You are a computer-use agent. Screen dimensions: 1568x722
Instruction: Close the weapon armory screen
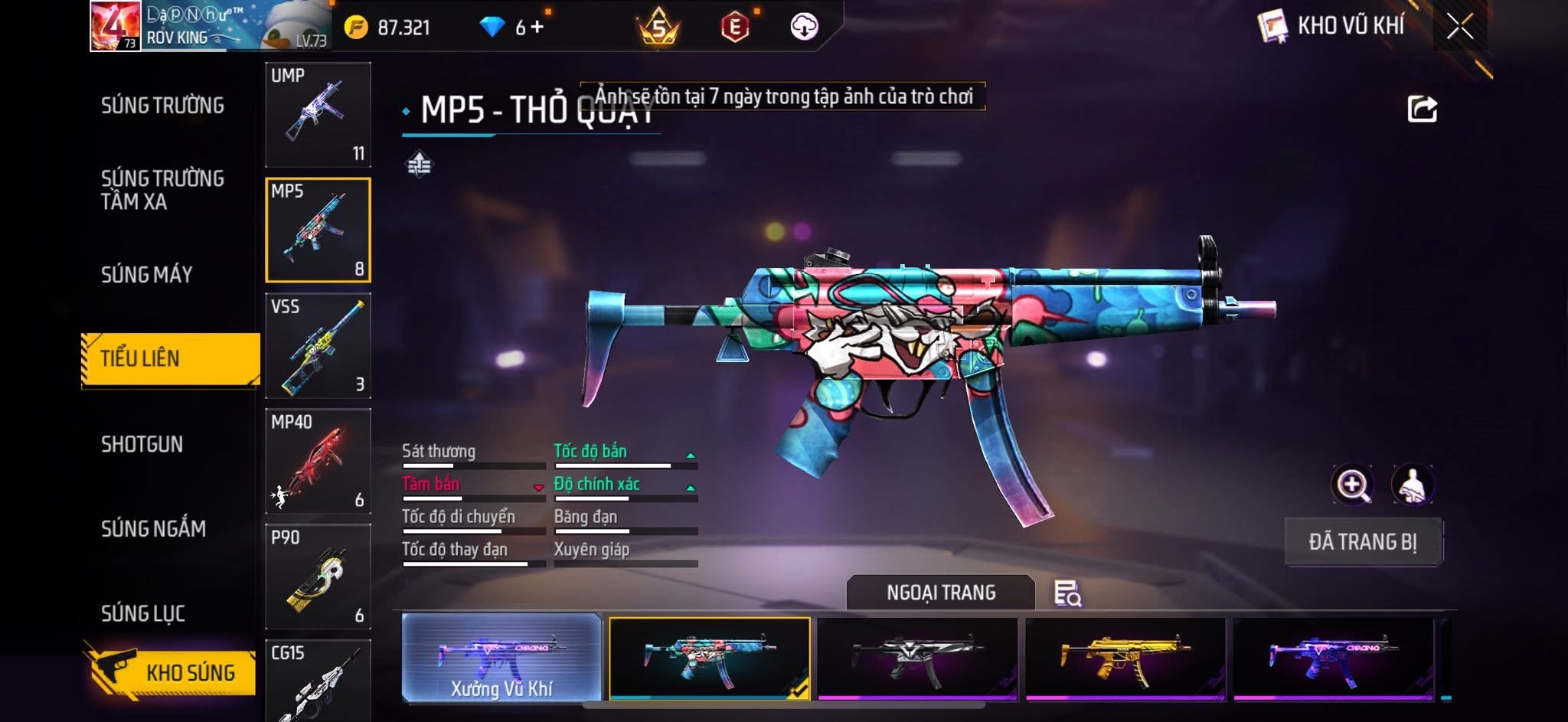[1459, 27]
